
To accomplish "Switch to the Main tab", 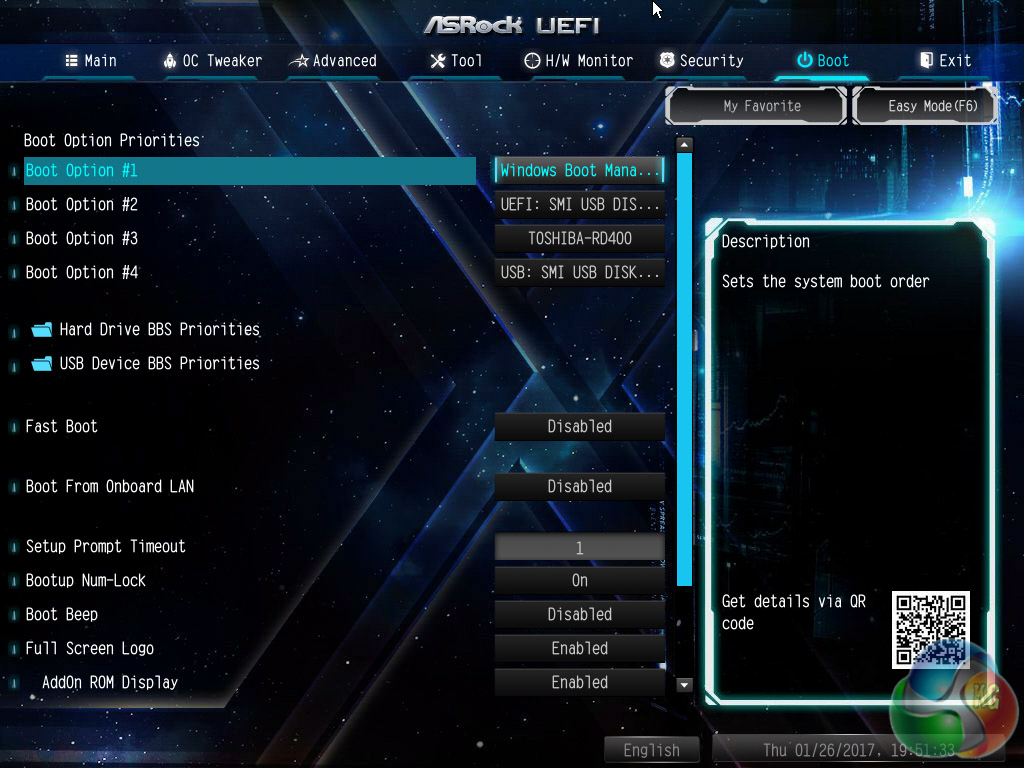I will 91,61.
